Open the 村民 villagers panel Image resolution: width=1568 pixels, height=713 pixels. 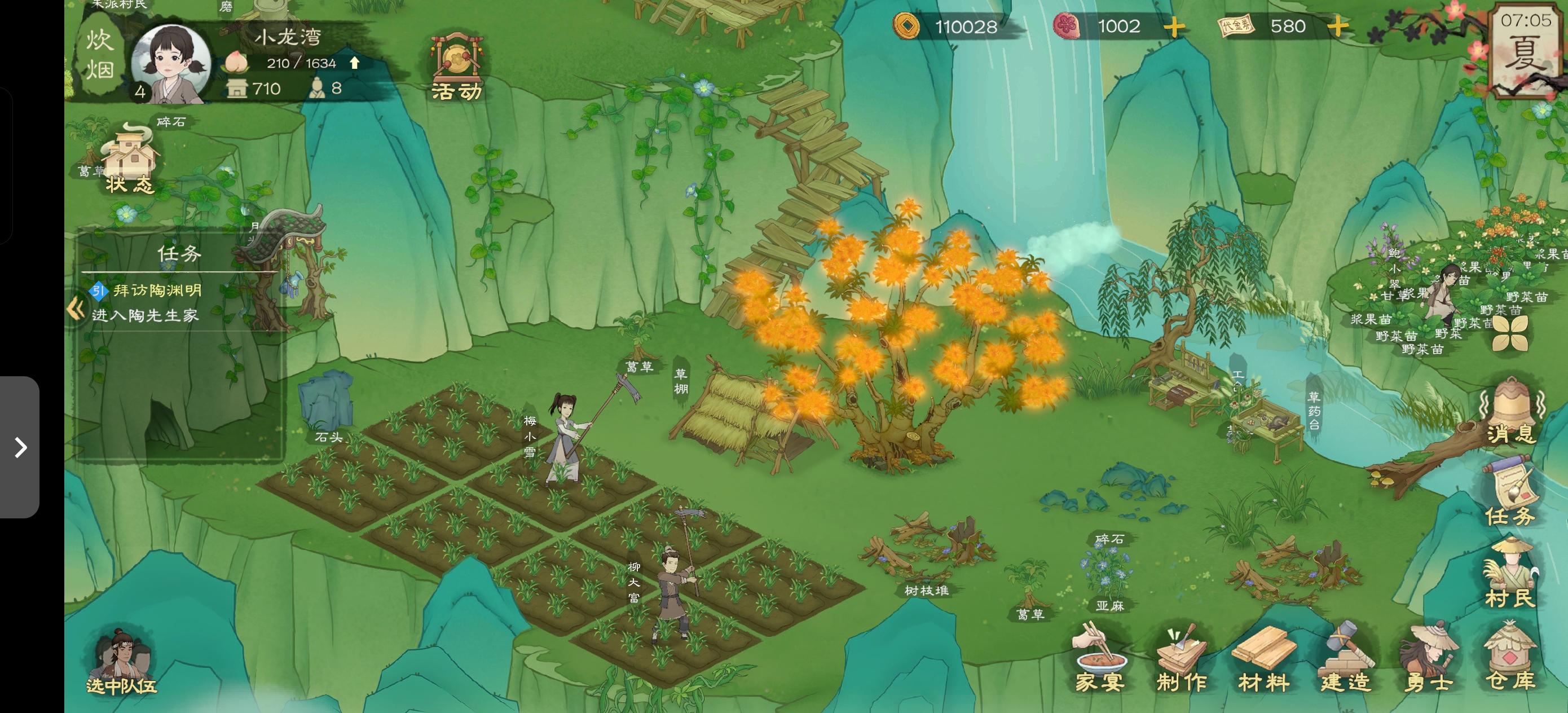coord(1510,574)
